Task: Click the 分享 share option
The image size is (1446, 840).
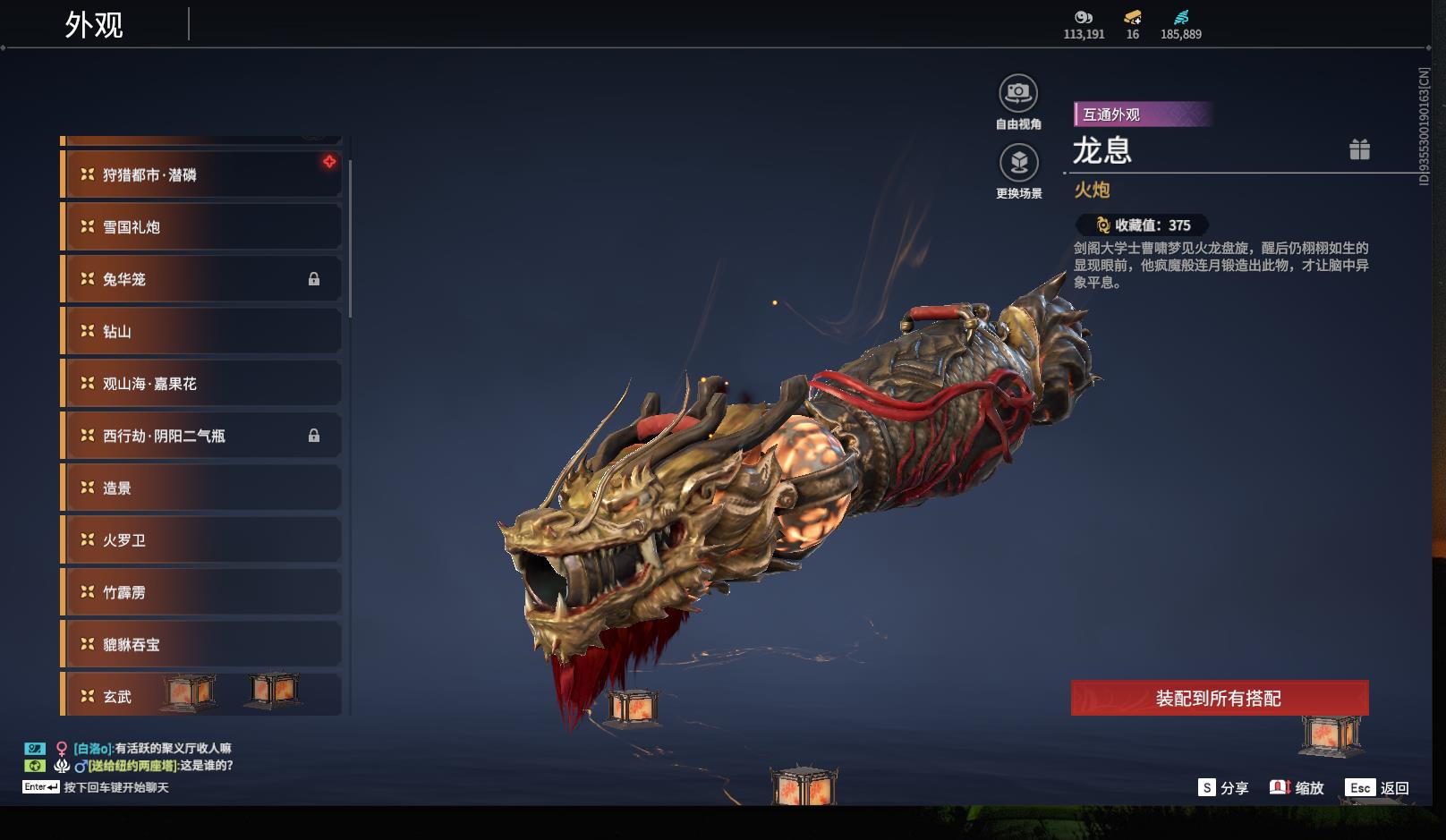Action: point(1223,788)
